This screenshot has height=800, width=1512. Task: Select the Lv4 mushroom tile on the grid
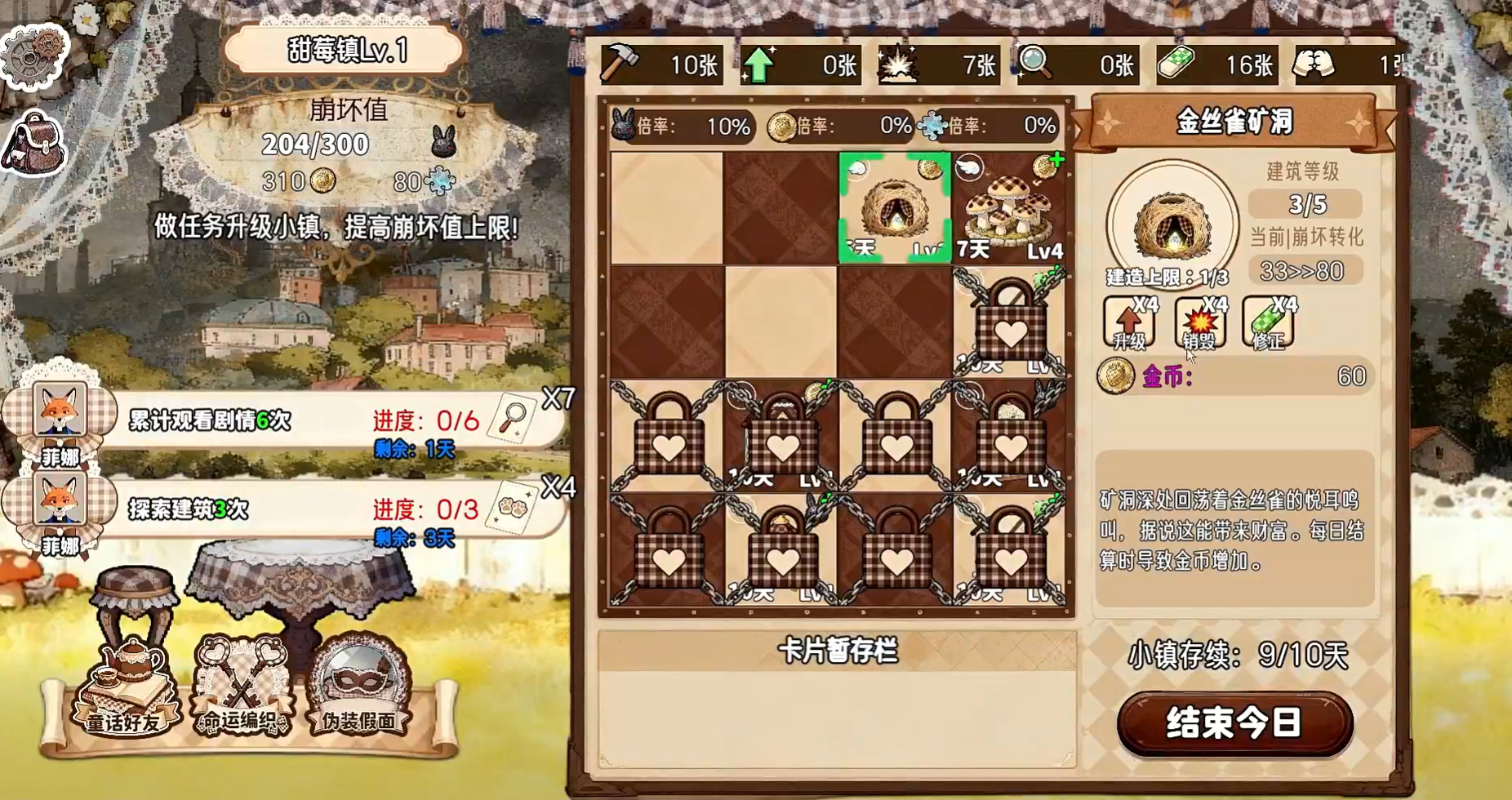tap(1012, 207)
